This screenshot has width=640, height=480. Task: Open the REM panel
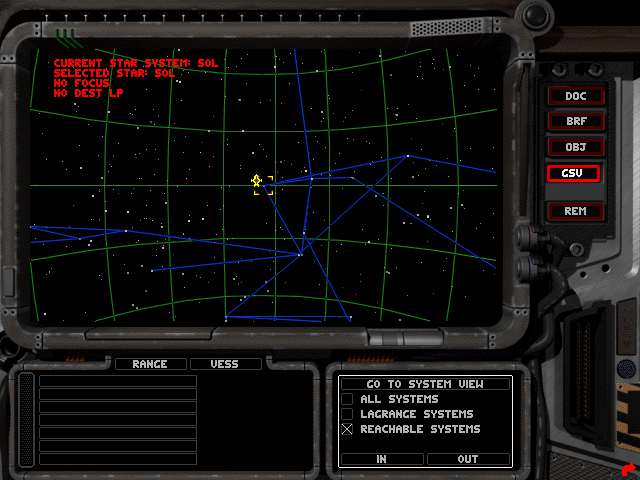[574, 211]
